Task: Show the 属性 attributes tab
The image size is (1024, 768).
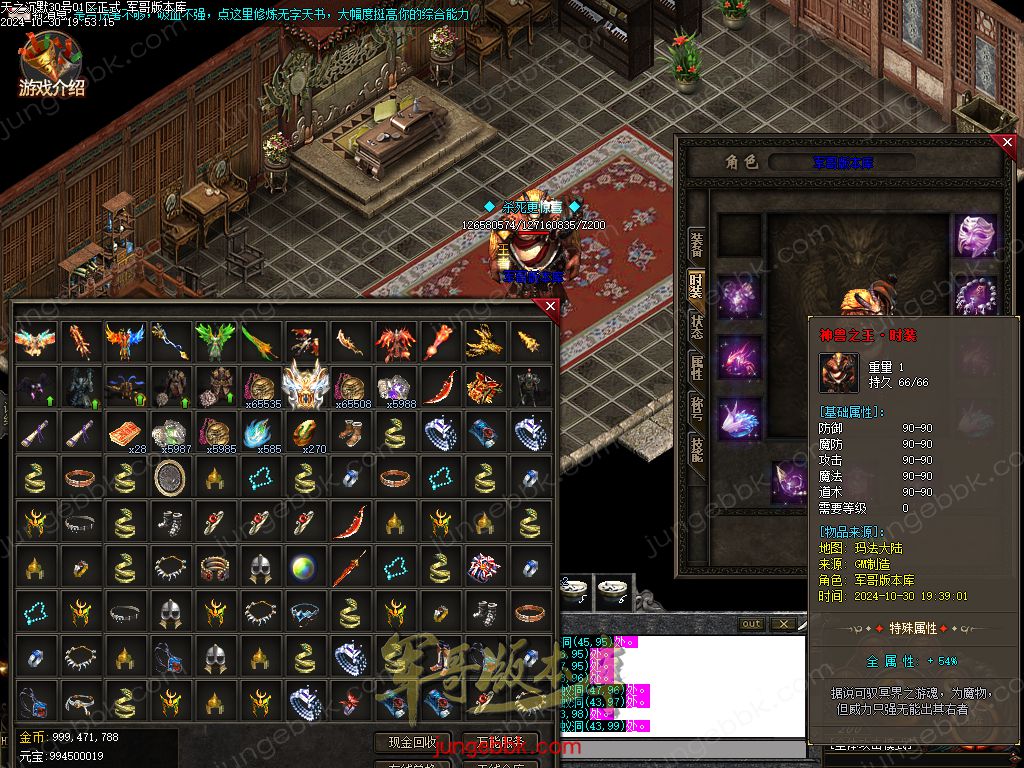Action: click(x=696, y=366)
